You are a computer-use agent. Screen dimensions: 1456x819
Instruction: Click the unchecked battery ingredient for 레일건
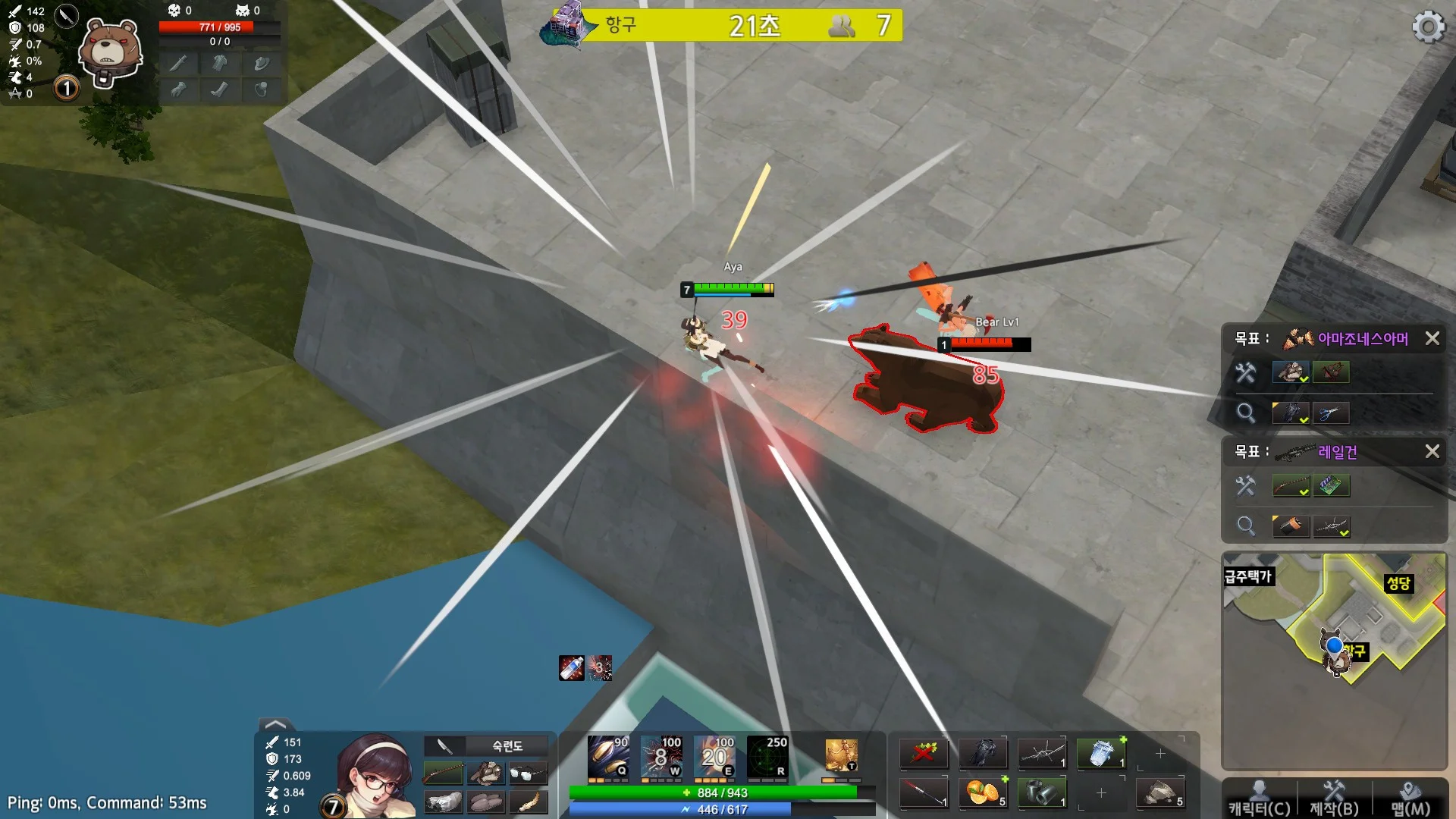coord(1333,485)
